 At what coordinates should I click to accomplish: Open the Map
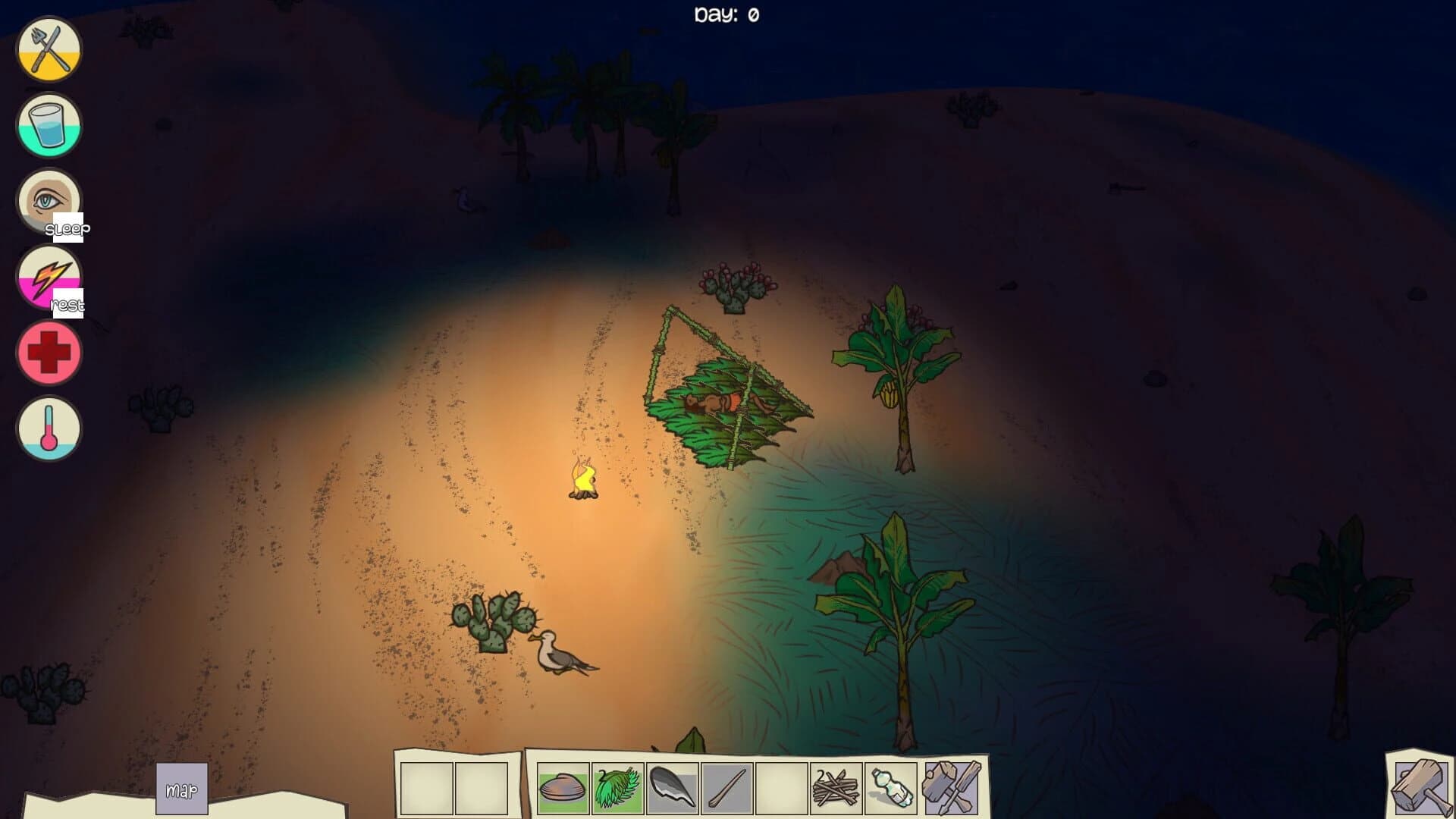point(180,789)
